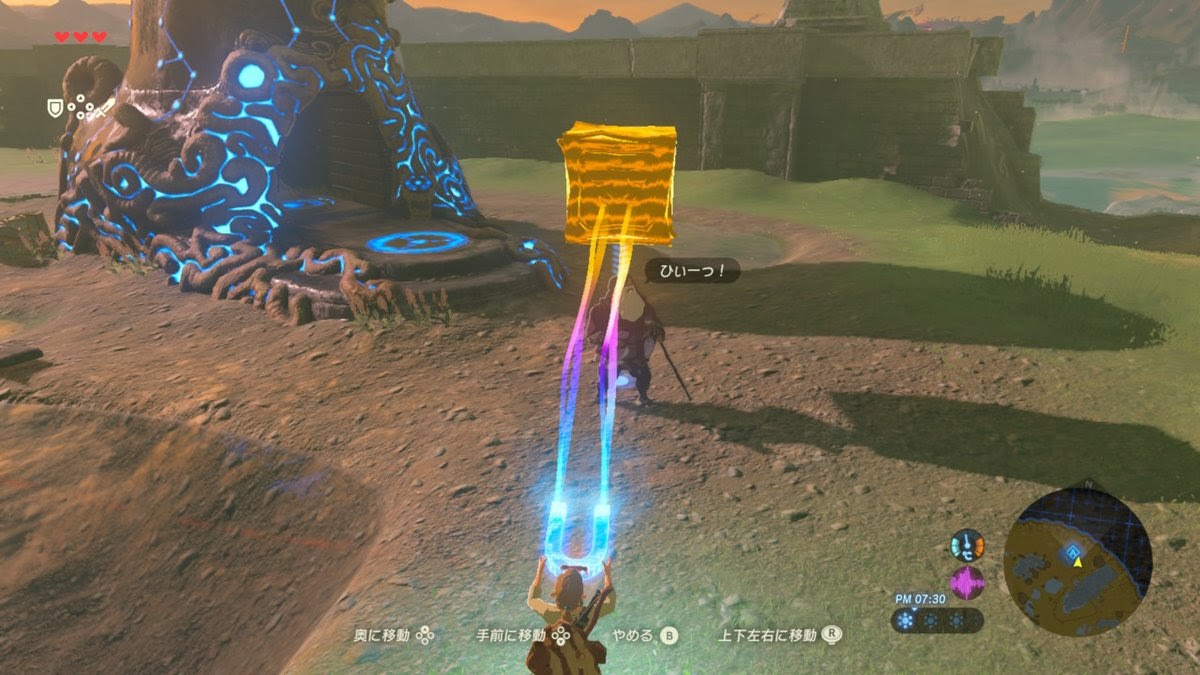Select the highlighted current weather forecast icon
The height and width of the screenshot is (675, 1200).
[x=907, y=621]
